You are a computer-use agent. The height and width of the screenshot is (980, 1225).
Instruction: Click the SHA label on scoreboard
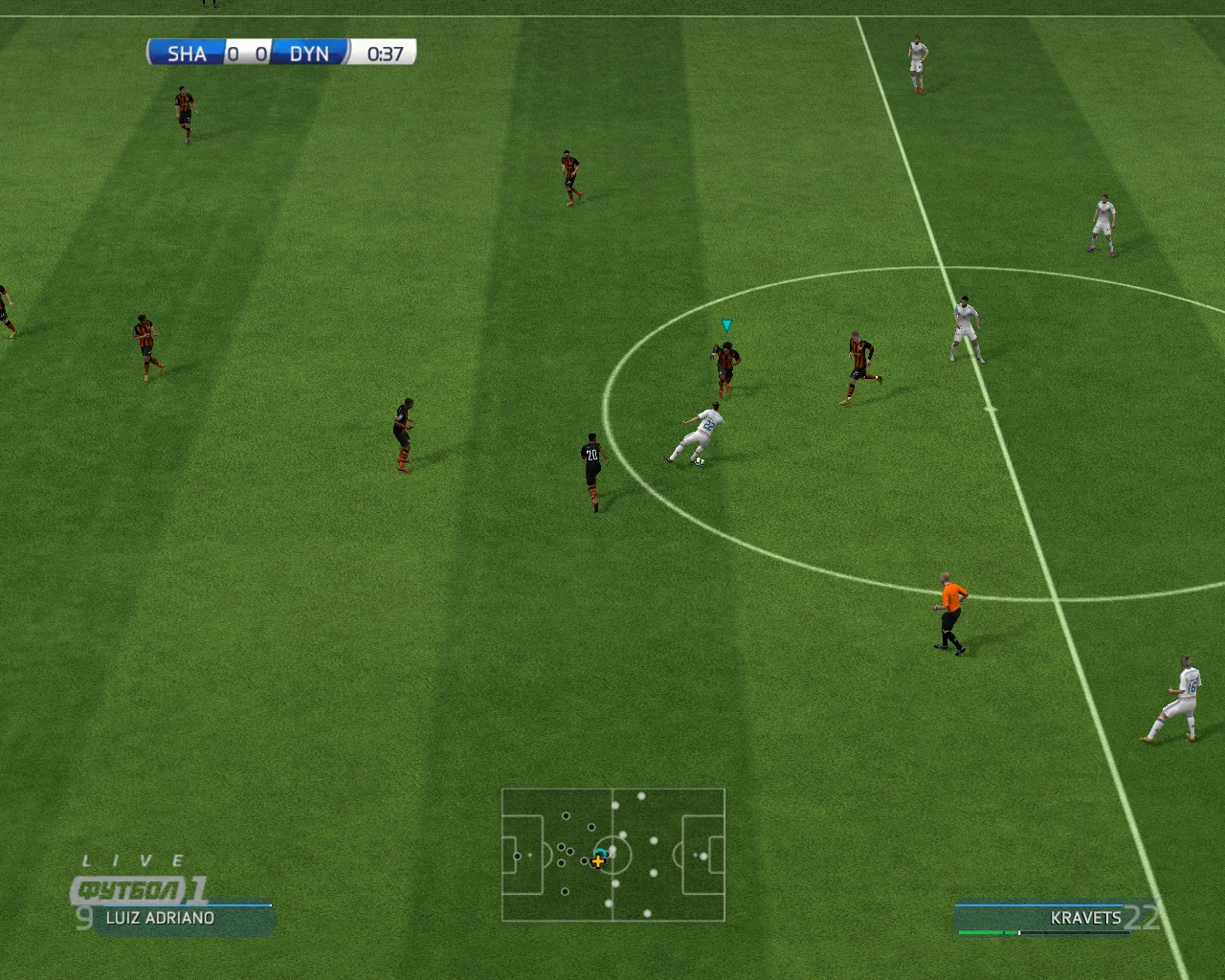[x=189, y=54]
